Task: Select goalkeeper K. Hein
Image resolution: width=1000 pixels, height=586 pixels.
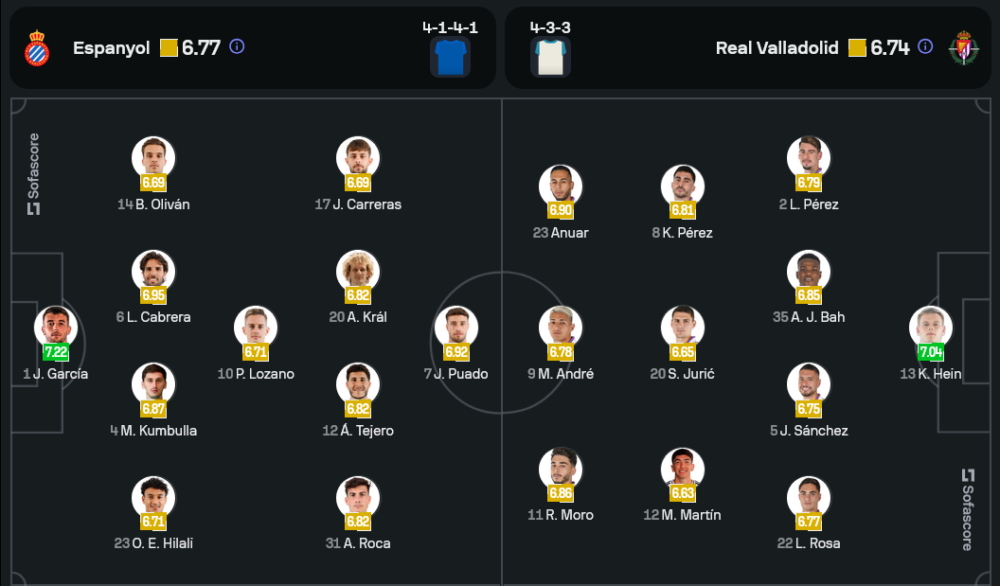Action: tap(931, 328)
